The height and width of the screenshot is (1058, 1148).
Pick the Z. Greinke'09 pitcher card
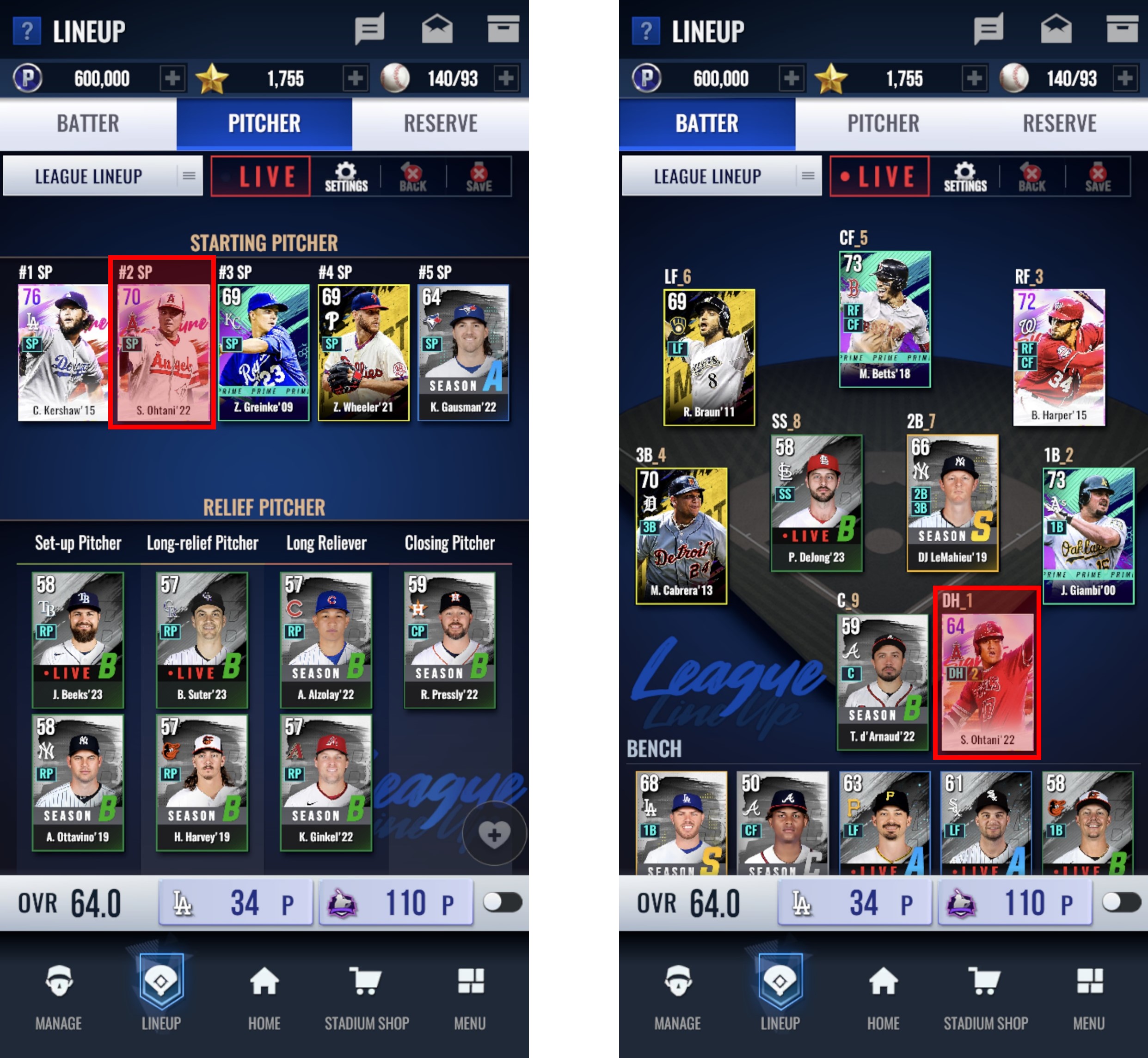coord(264,352)
